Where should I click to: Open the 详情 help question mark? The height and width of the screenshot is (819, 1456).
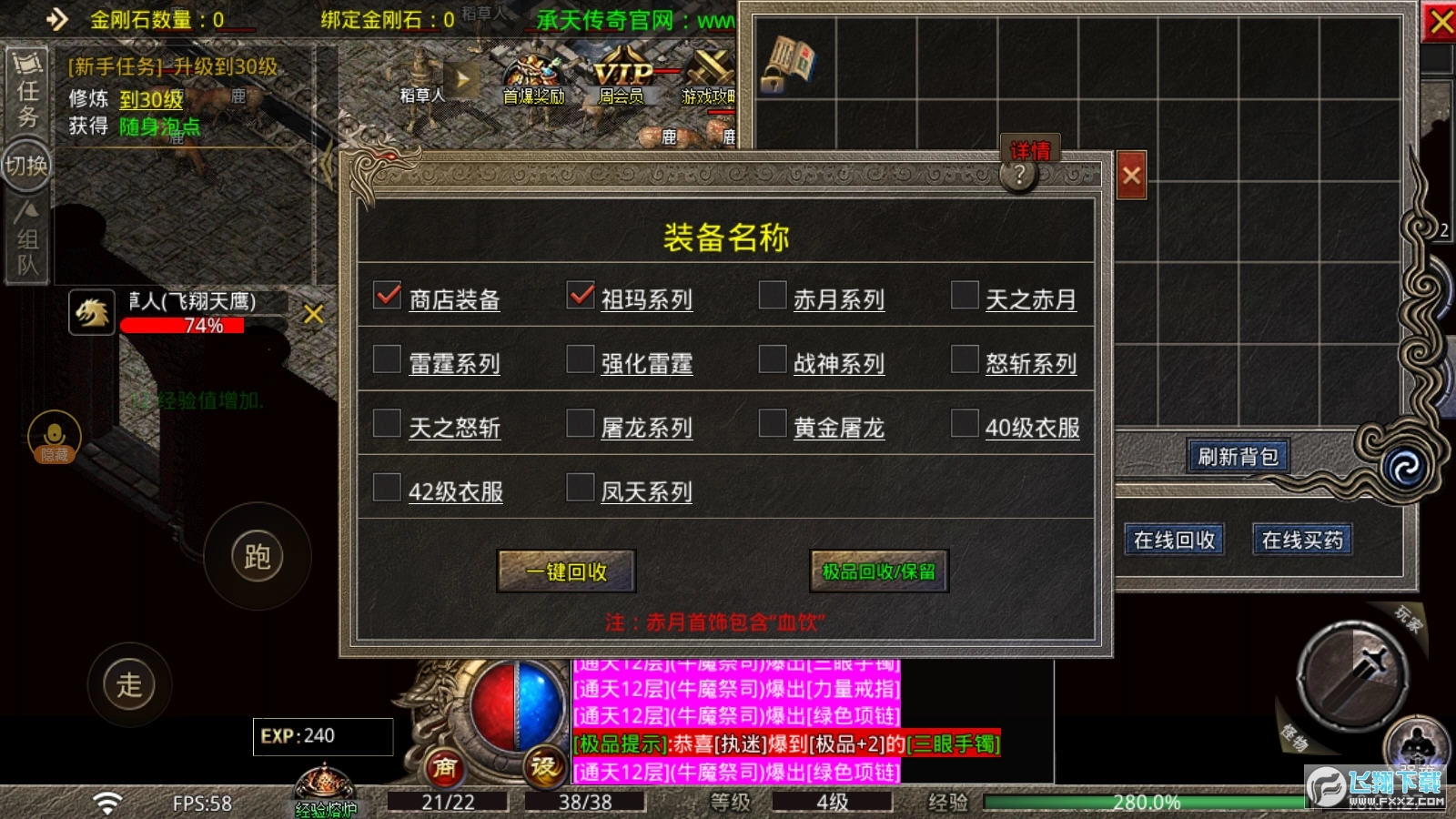[1019, 173]
